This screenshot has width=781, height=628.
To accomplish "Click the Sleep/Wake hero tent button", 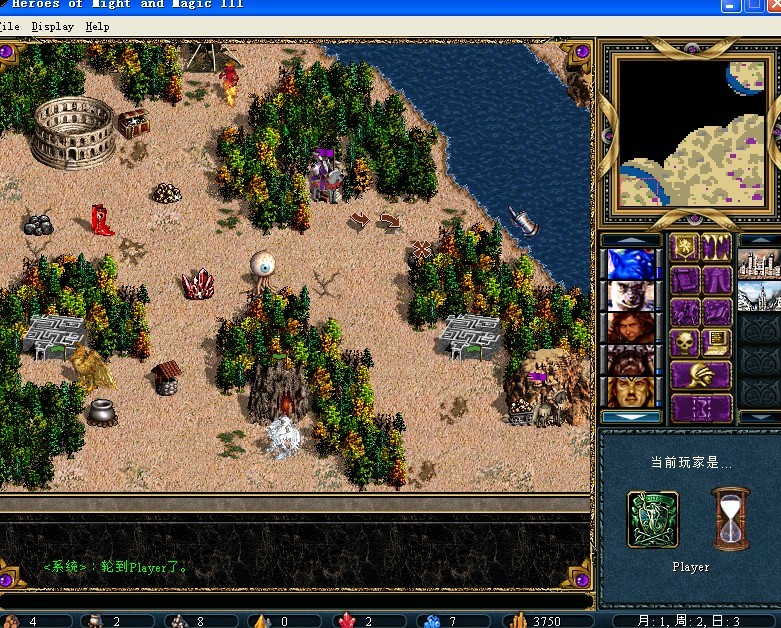I will click(716, 280).
